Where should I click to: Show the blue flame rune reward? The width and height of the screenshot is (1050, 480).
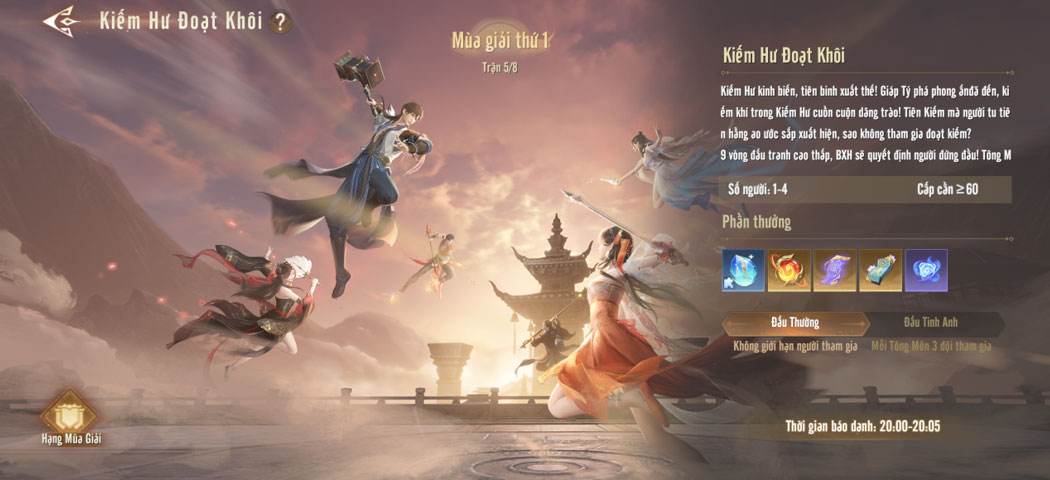[926, 270]
